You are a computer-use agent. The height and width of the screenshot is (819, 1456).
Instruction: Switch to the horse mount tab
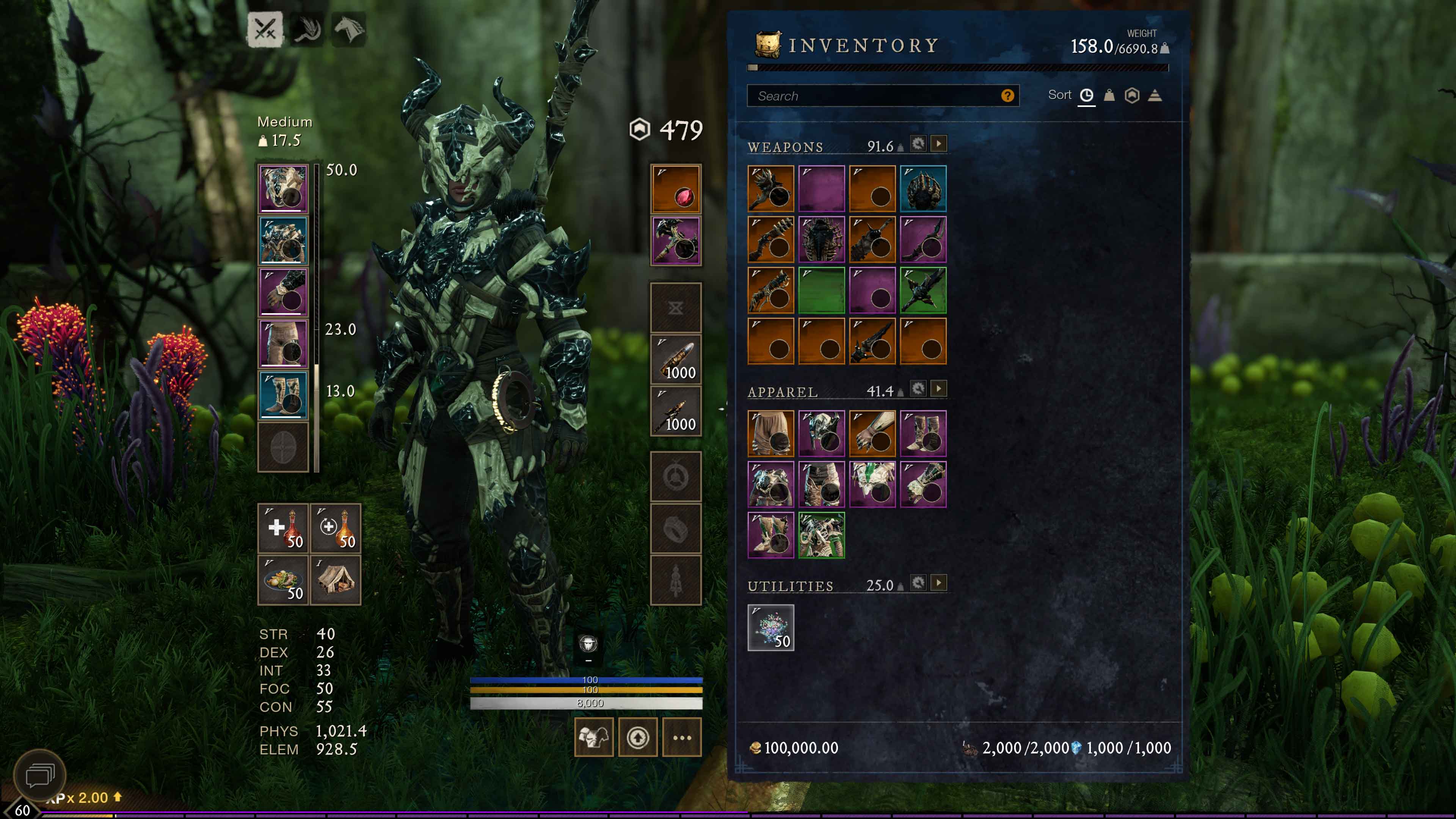[349, 29]
